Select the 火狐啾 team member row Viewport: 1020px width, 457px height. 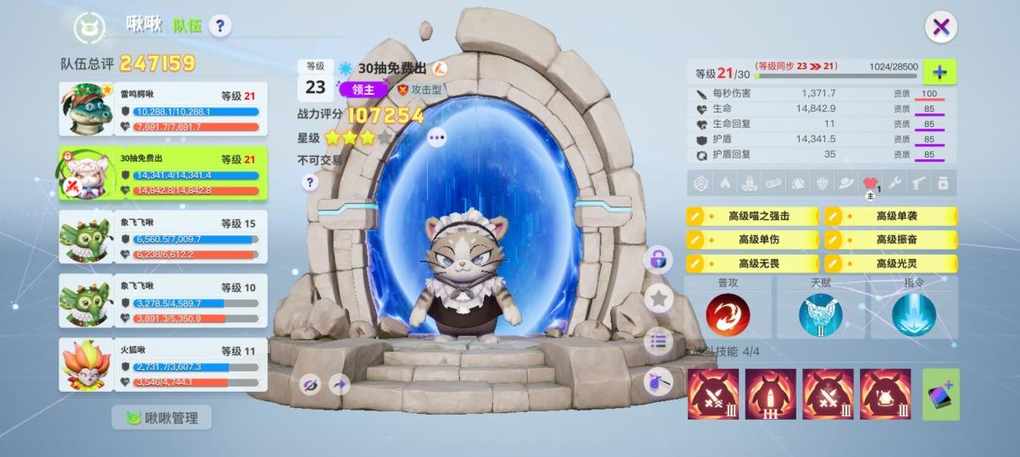point(163,365)
